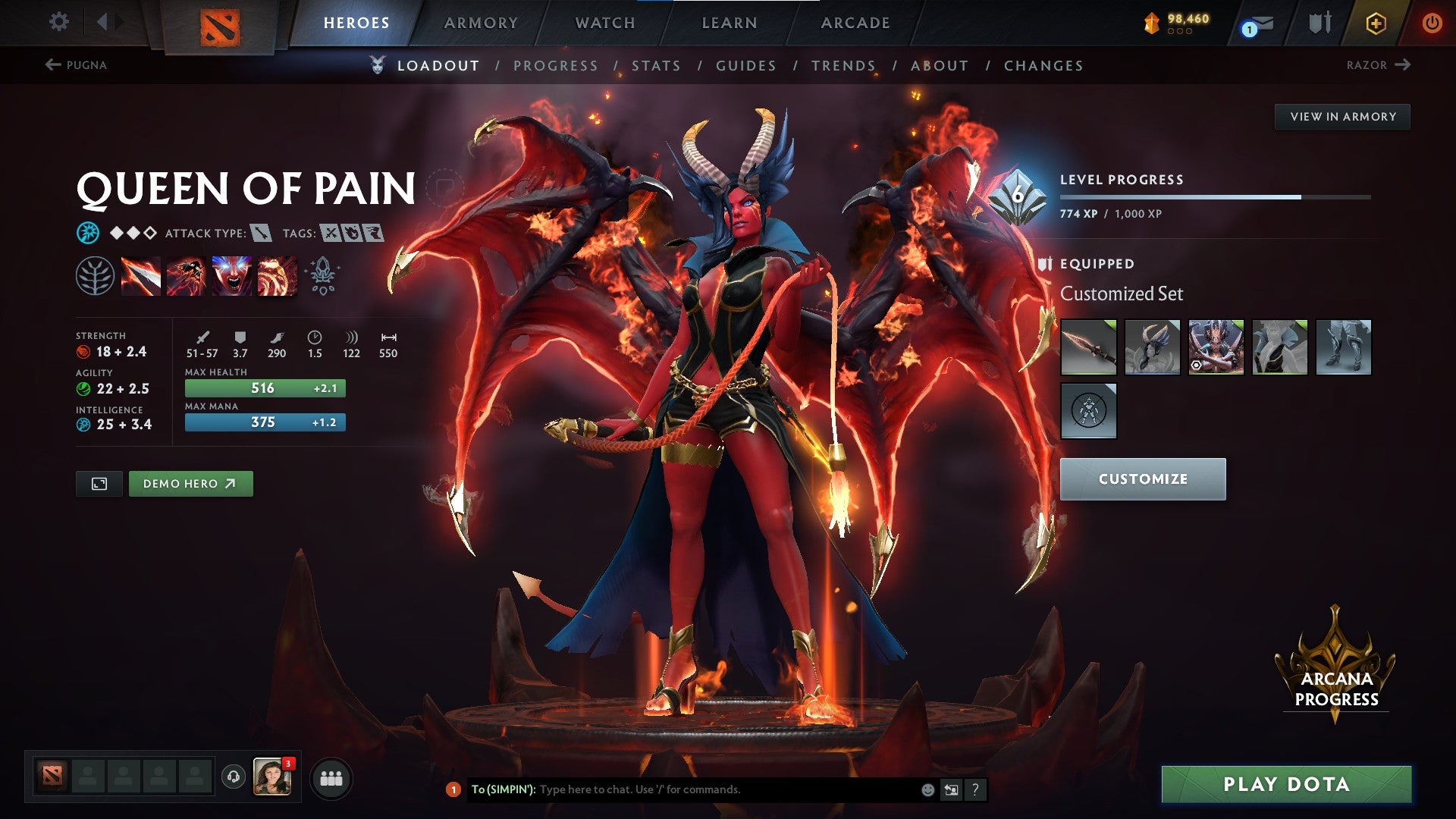
Task: Open the armory shield and sword icon
Action: tap(1317, 23)
